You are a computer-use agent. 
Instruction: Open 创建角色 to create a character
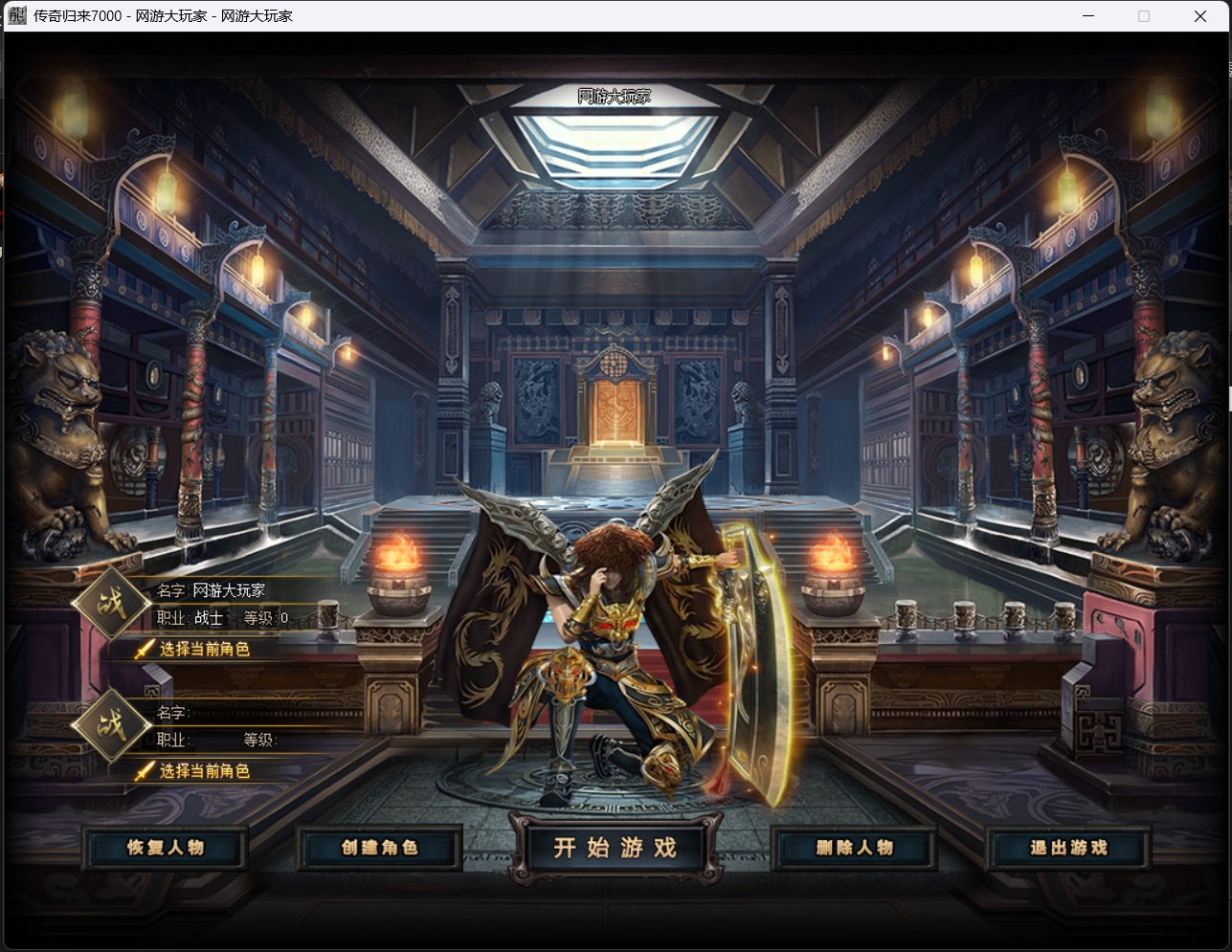point(380,848)
